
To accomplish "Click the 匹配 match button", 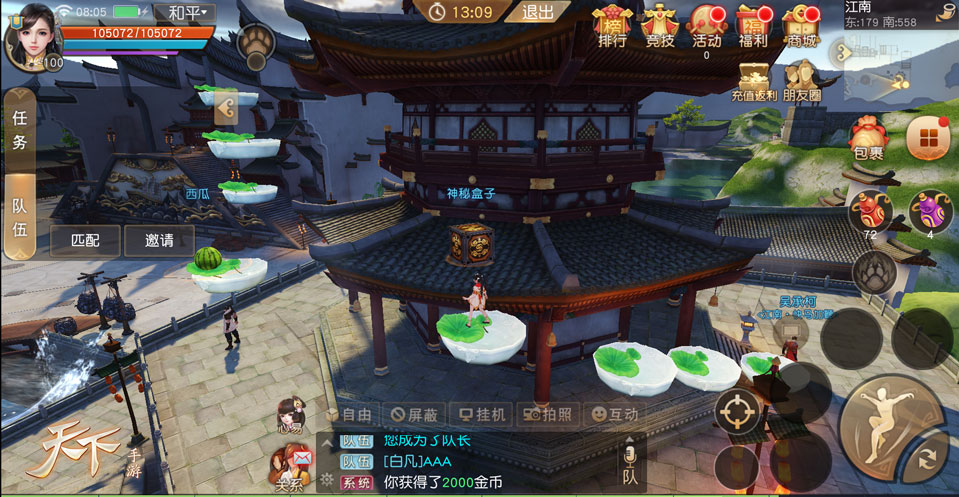I will (84, 240).
